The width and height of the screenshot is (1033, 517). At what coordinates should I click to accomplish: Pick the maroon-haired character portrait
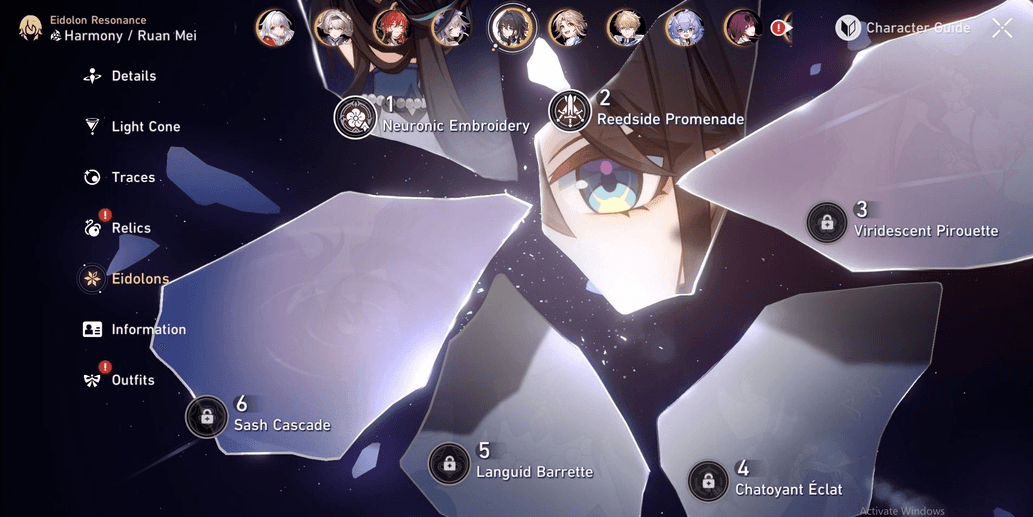(743, 28)
